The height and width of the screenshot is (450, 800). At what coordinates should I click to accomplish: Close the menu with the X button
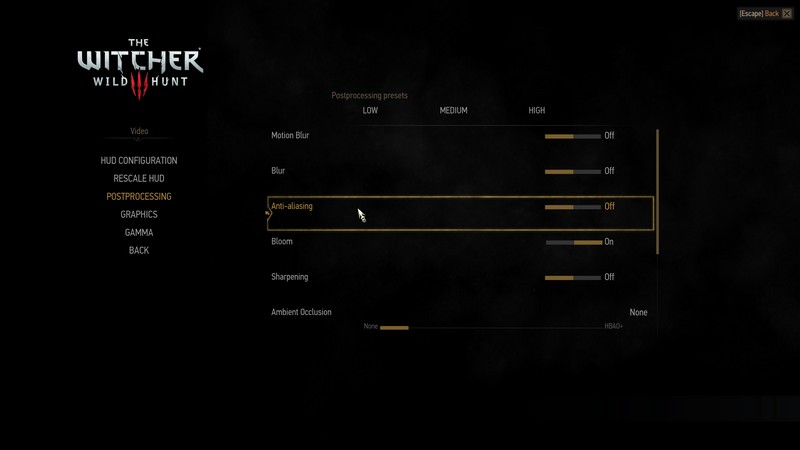tap(787, 14)
